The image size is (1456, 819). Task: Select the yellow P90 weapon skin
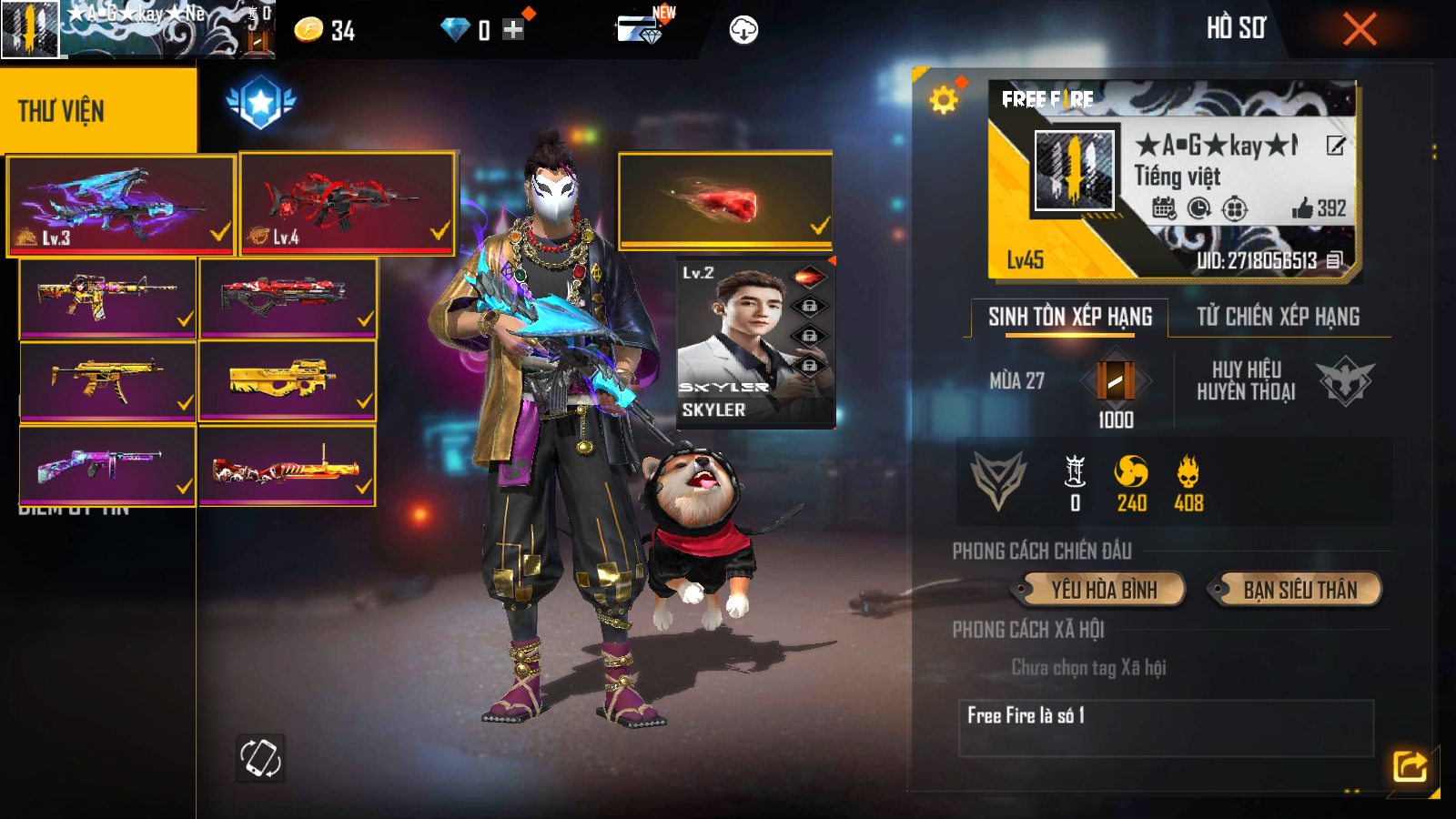pyautogui.click(x=287, y=380)
